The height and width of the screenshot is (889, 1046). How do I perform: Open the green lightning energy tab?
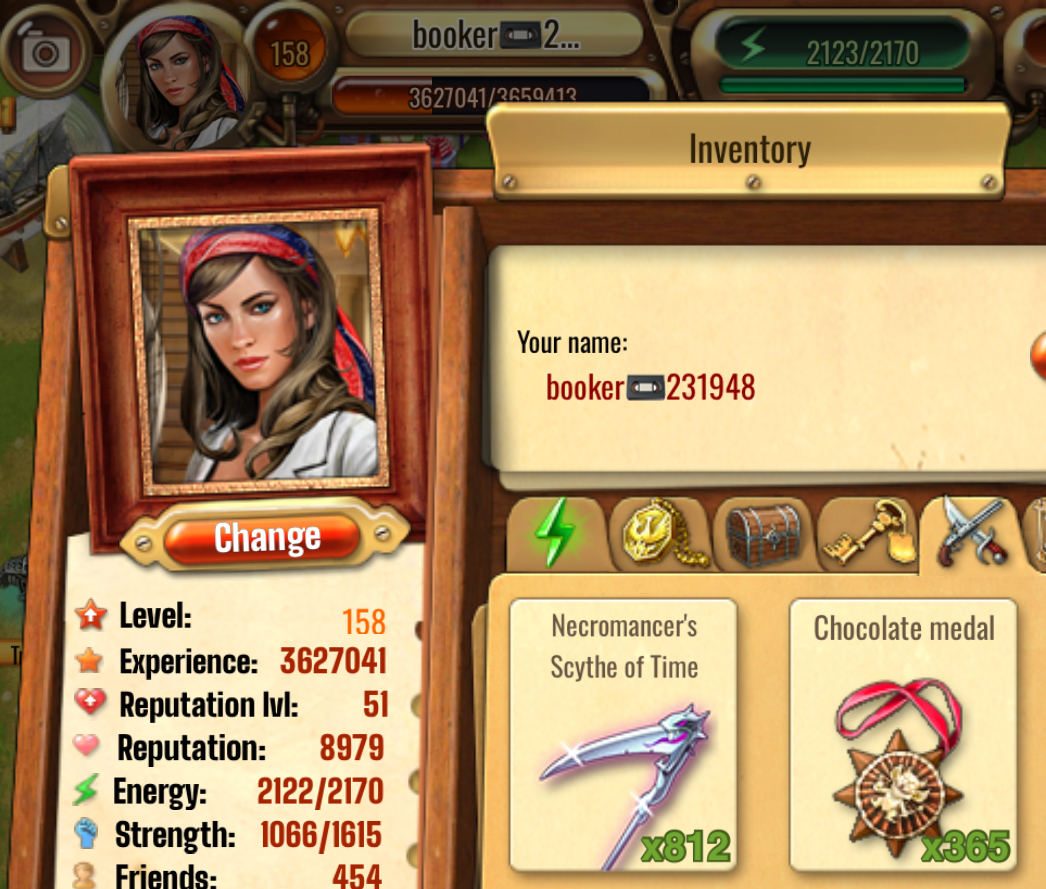point(554,535)
